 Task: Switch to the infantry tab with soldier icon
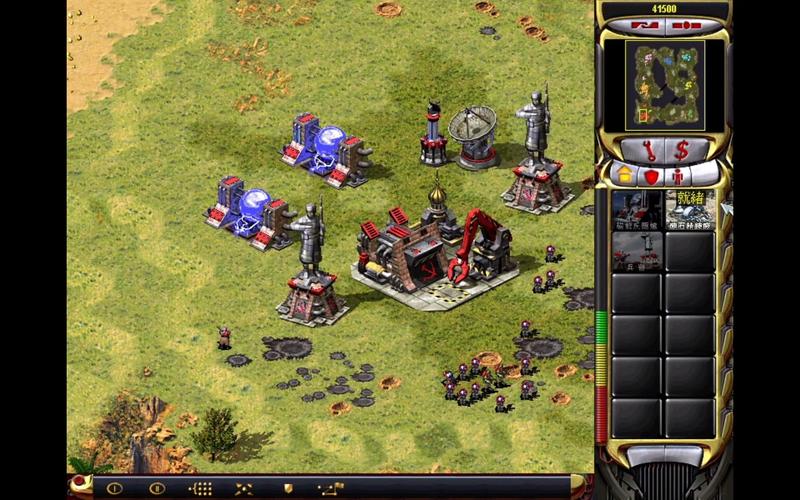[677, 175]
